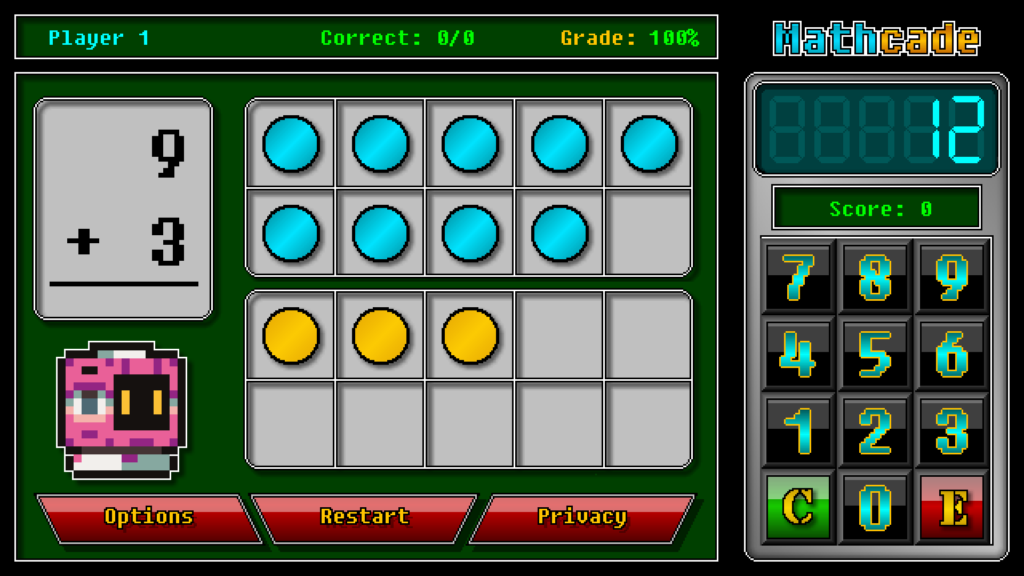Submit the answer with the red E key
The height and width of the screenshot is (576, 1024).
point(952,508)
